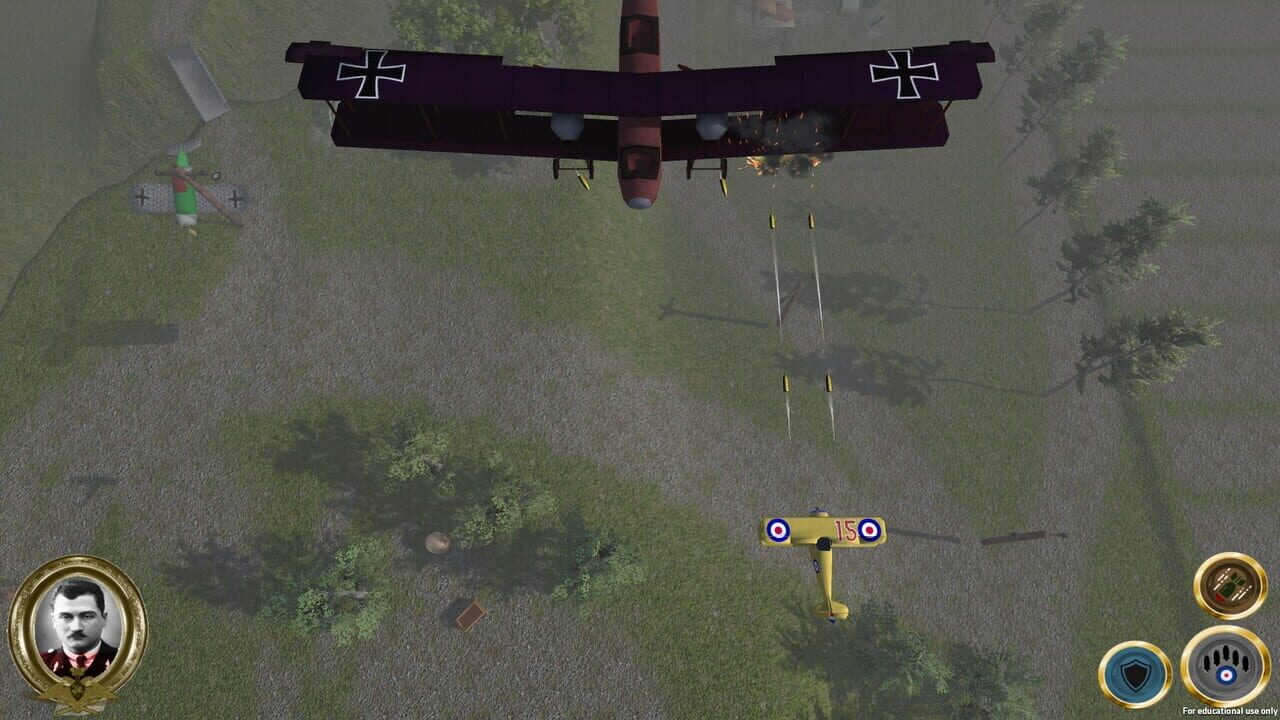Click the 'For educational use only' text
Image resolution: width=1280 pixels, height=720 pixels.
tap(1232, 710)
